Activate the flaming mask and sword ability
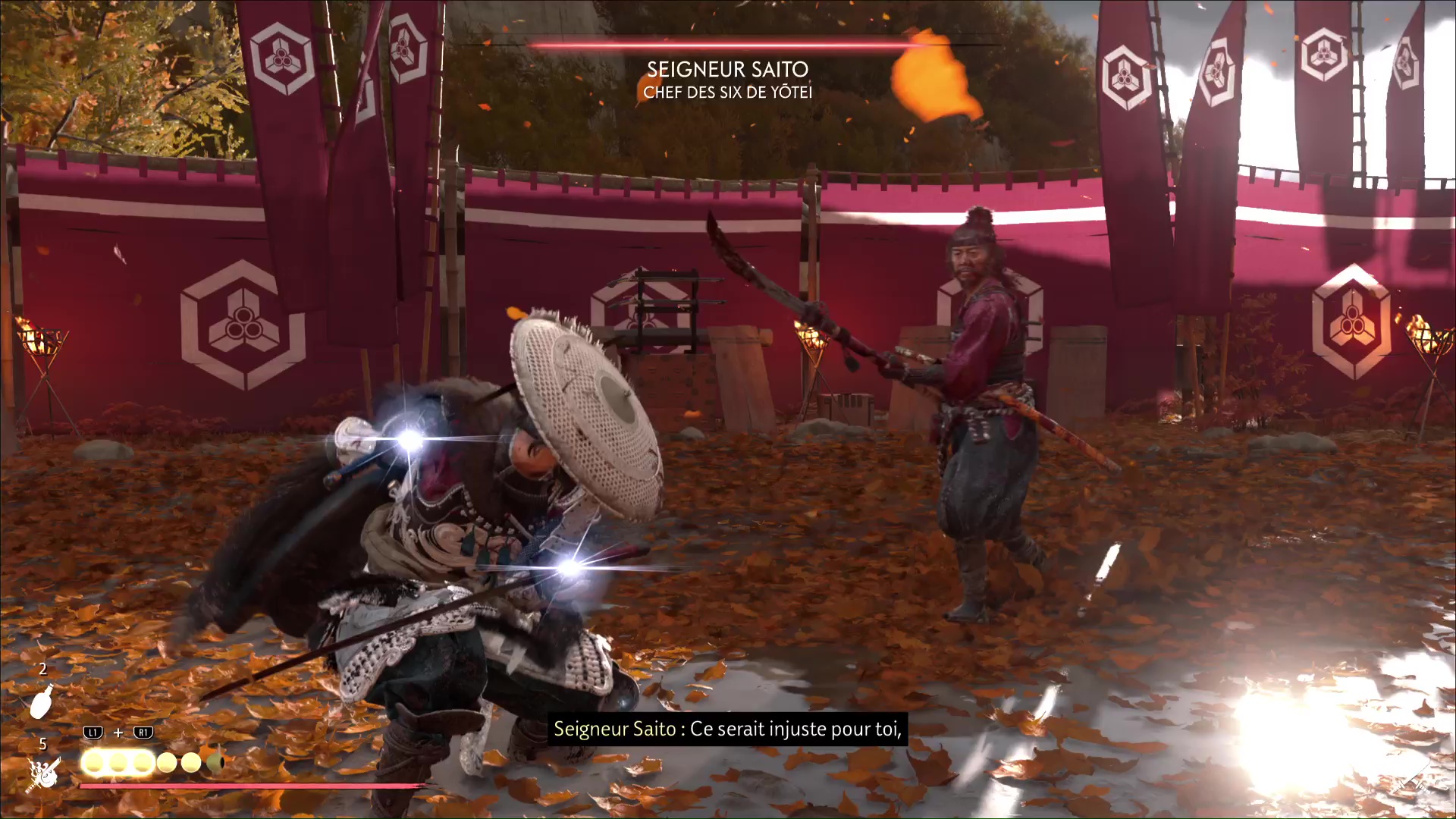 44,773
